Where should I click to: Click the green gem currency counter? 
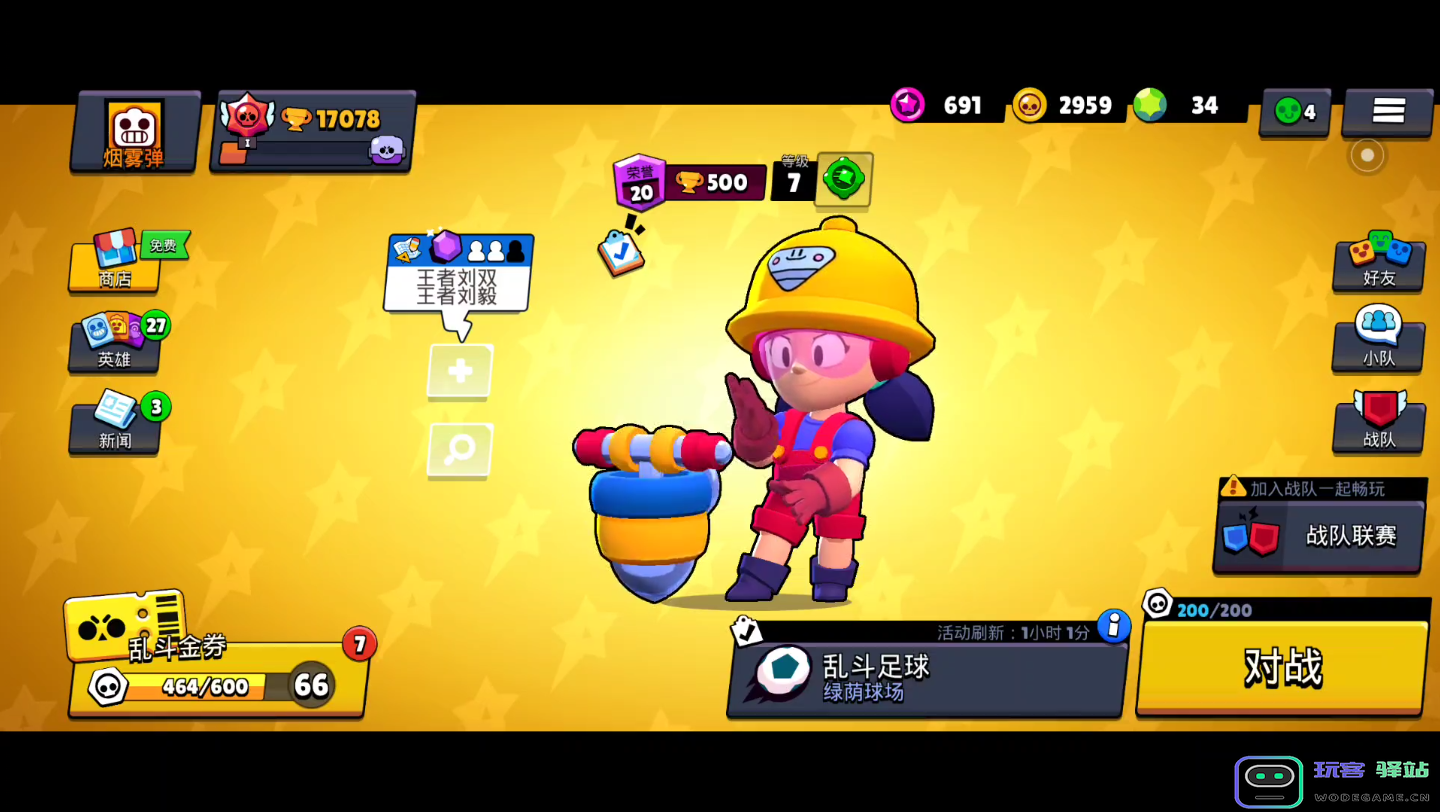pyautogui.click(x=1188, y=105)
